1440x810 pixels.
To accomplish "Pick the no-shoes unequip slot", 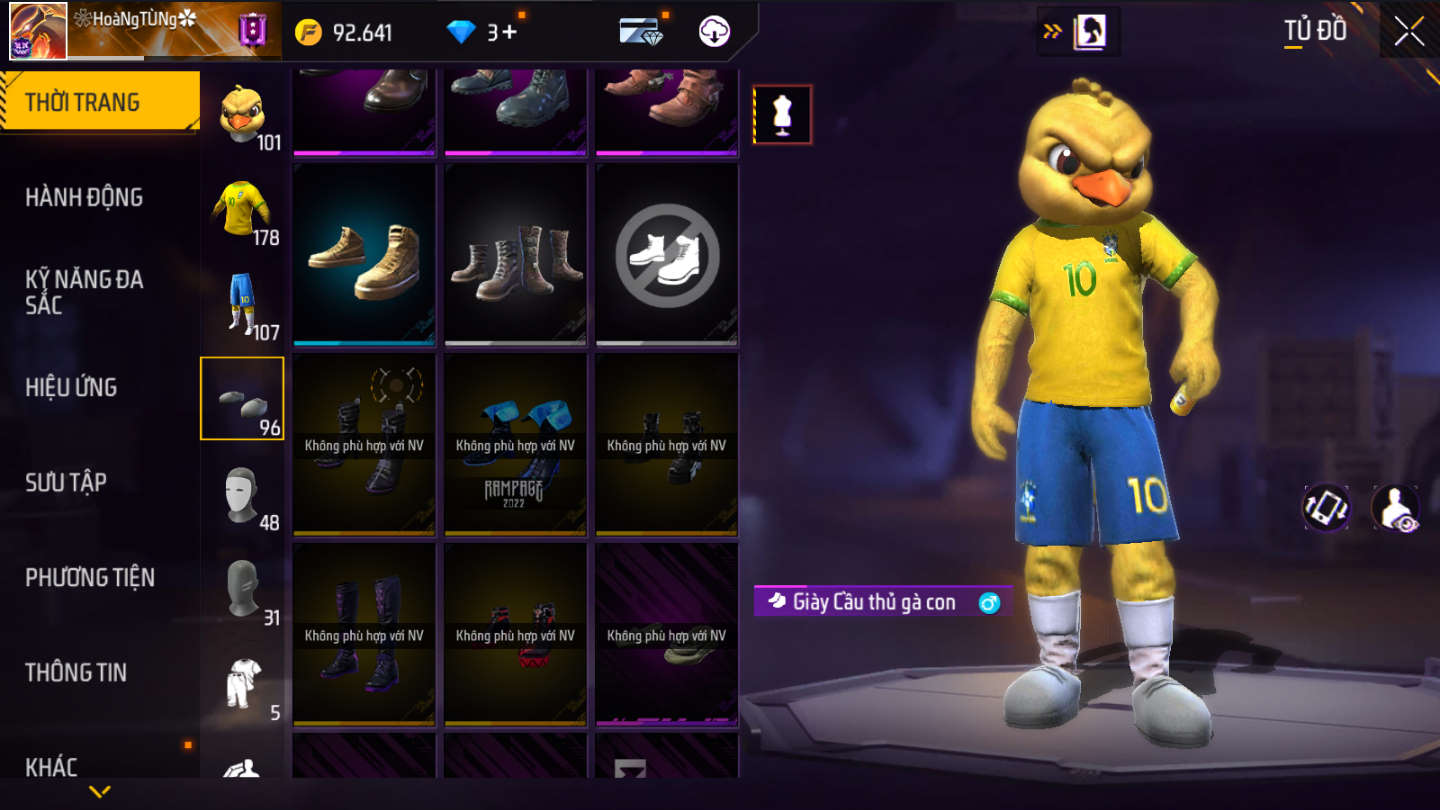I will tap(667, 256).
